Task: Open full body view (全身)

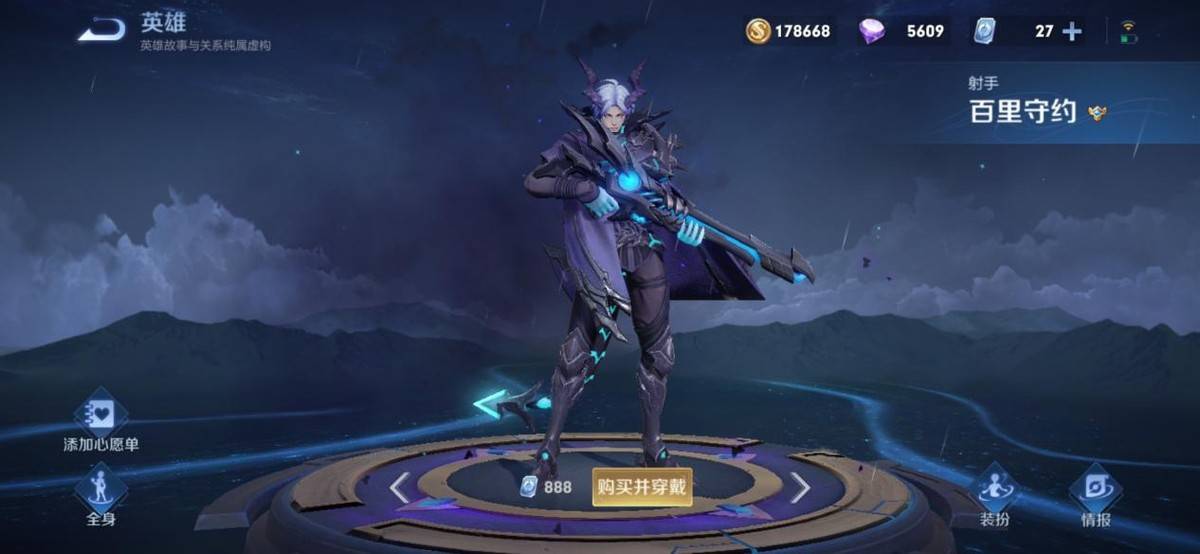Action: coord(101,494)
